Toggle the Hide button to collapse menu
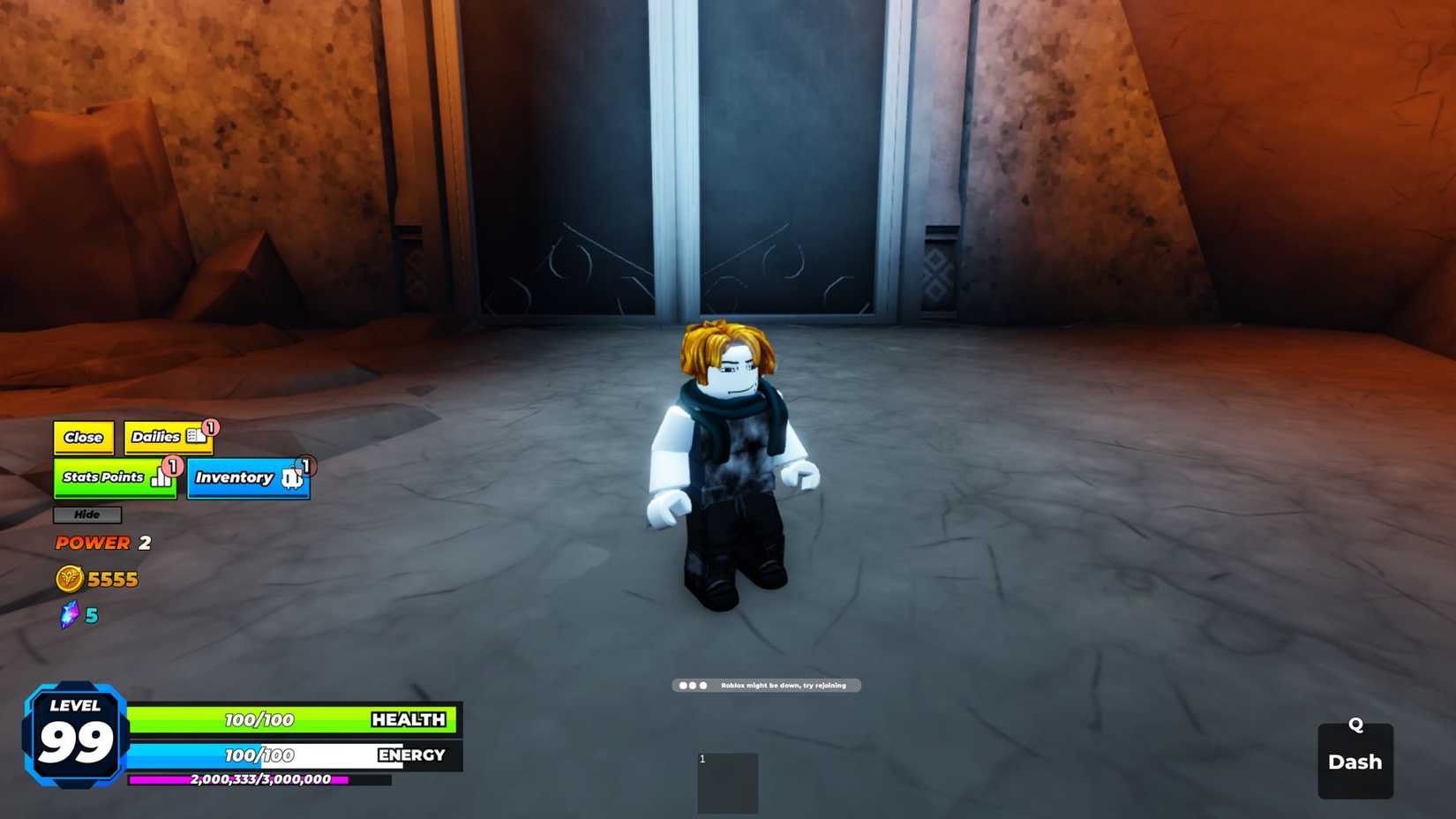Image resolution: width=1456 pixels, height=819 pixels. pos(86,515)
